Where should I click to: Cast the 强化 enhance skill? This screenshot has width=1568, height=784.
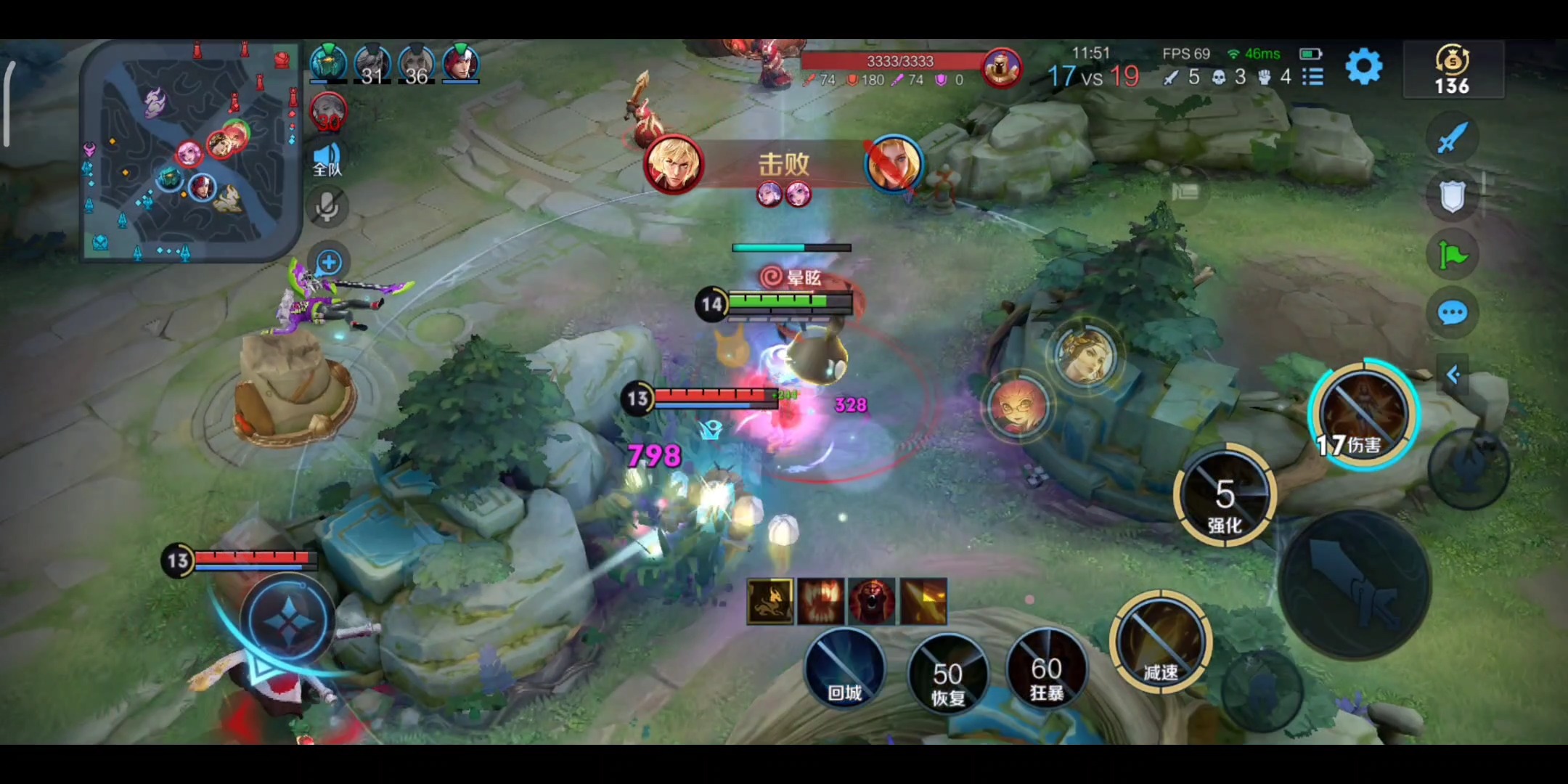click(1225, 496)
